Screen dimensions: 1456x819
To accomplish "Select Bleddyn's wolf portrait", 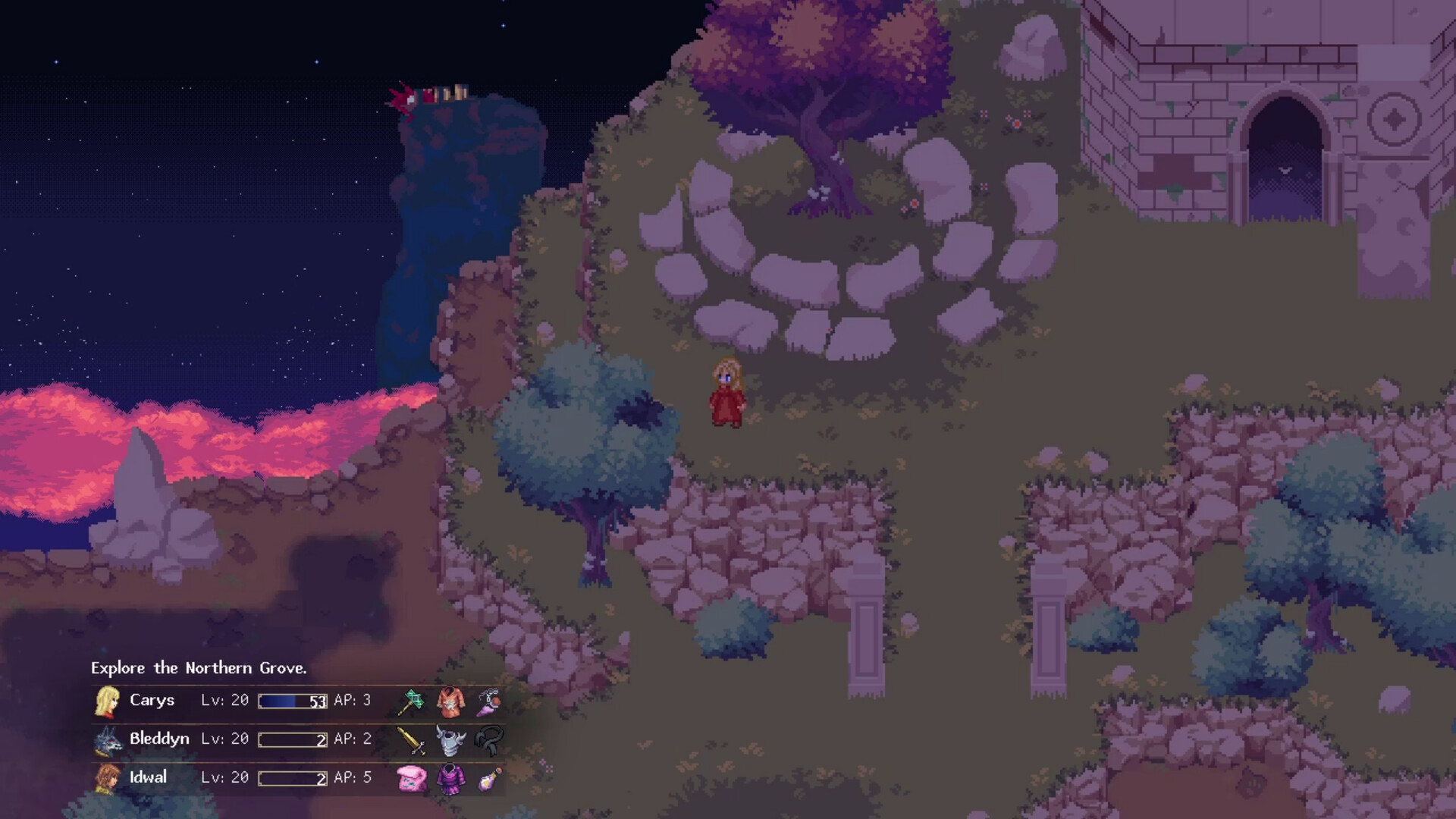I will coord(108,740).
